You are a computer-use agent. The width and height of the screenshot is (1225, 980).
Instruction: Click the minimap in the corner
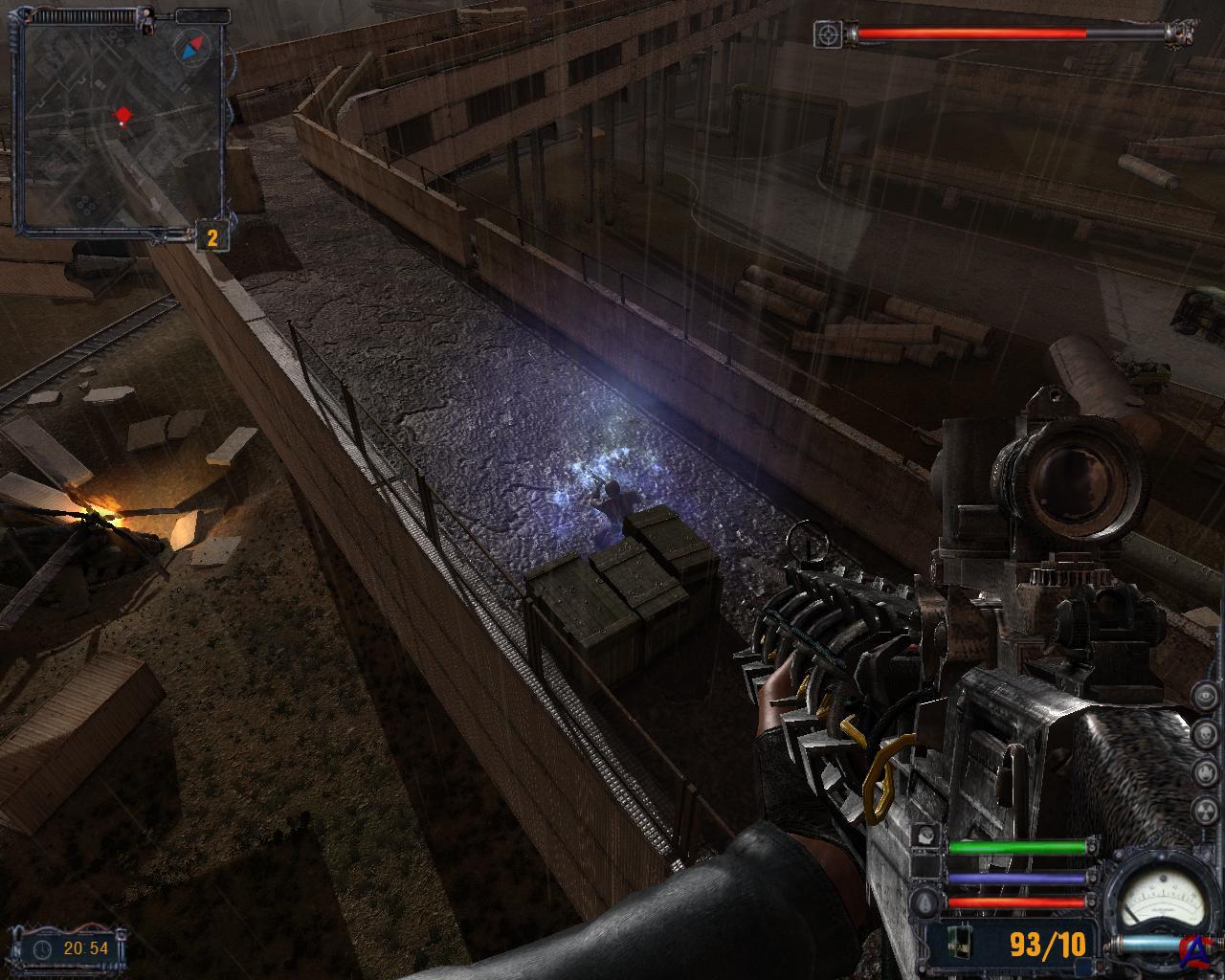tap(122, 124)
